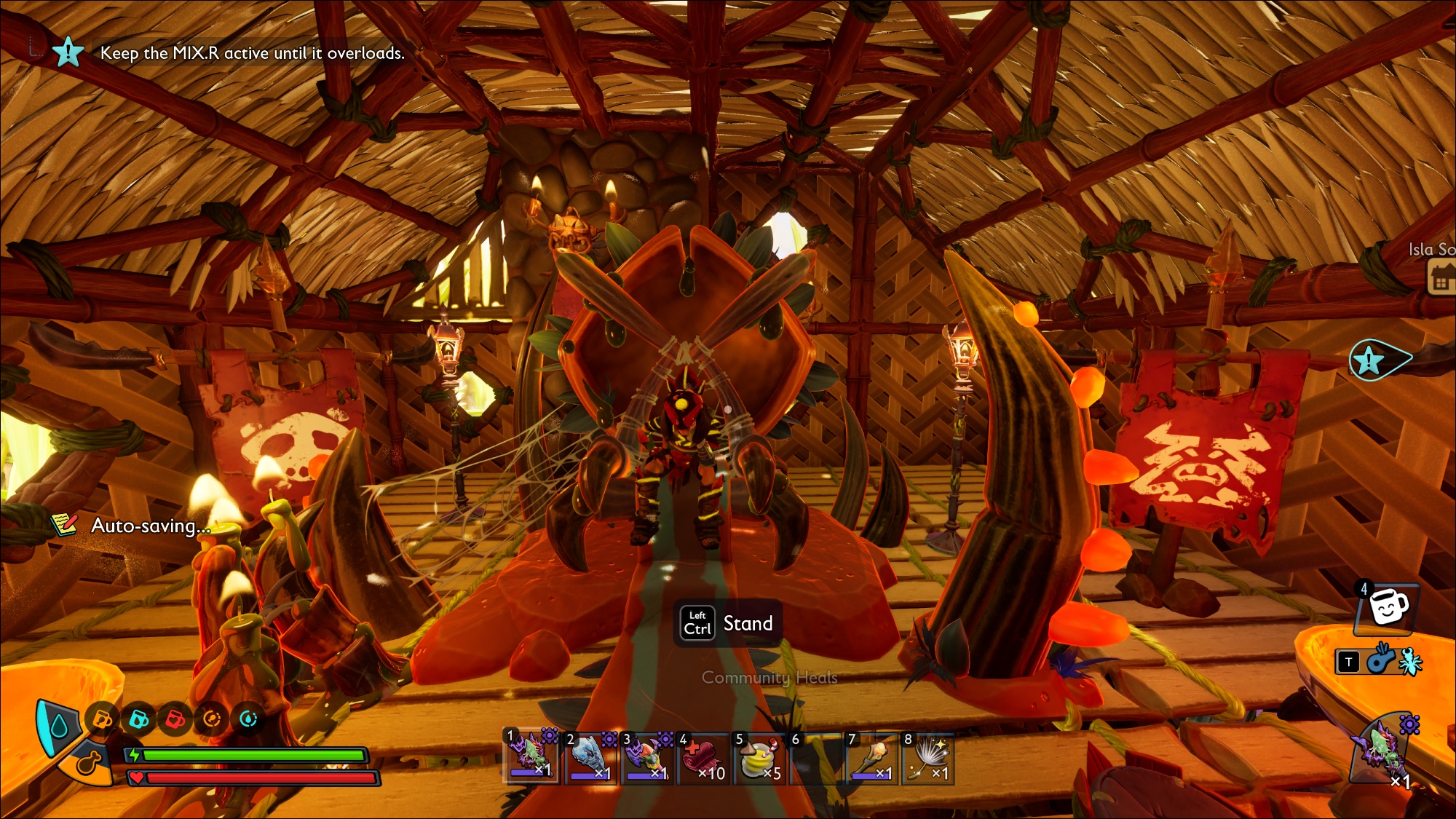Use the red bandage stack in slot 4

click(x=702, y=759)
